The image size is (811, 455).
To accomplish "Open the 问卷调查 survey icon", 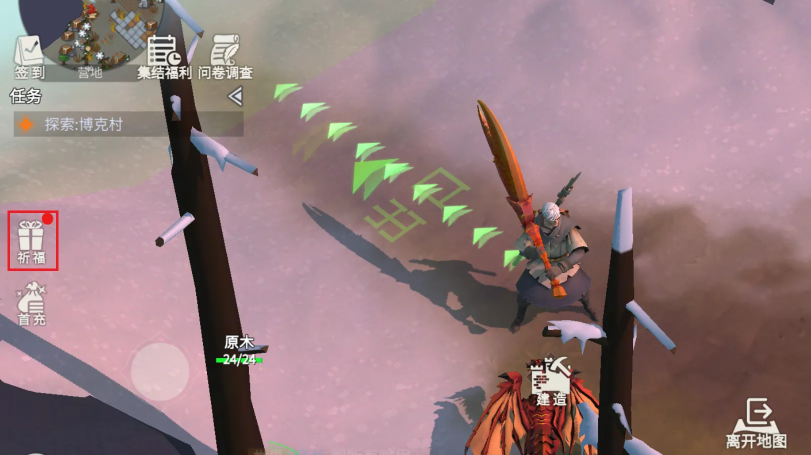I will pos(225,57).
